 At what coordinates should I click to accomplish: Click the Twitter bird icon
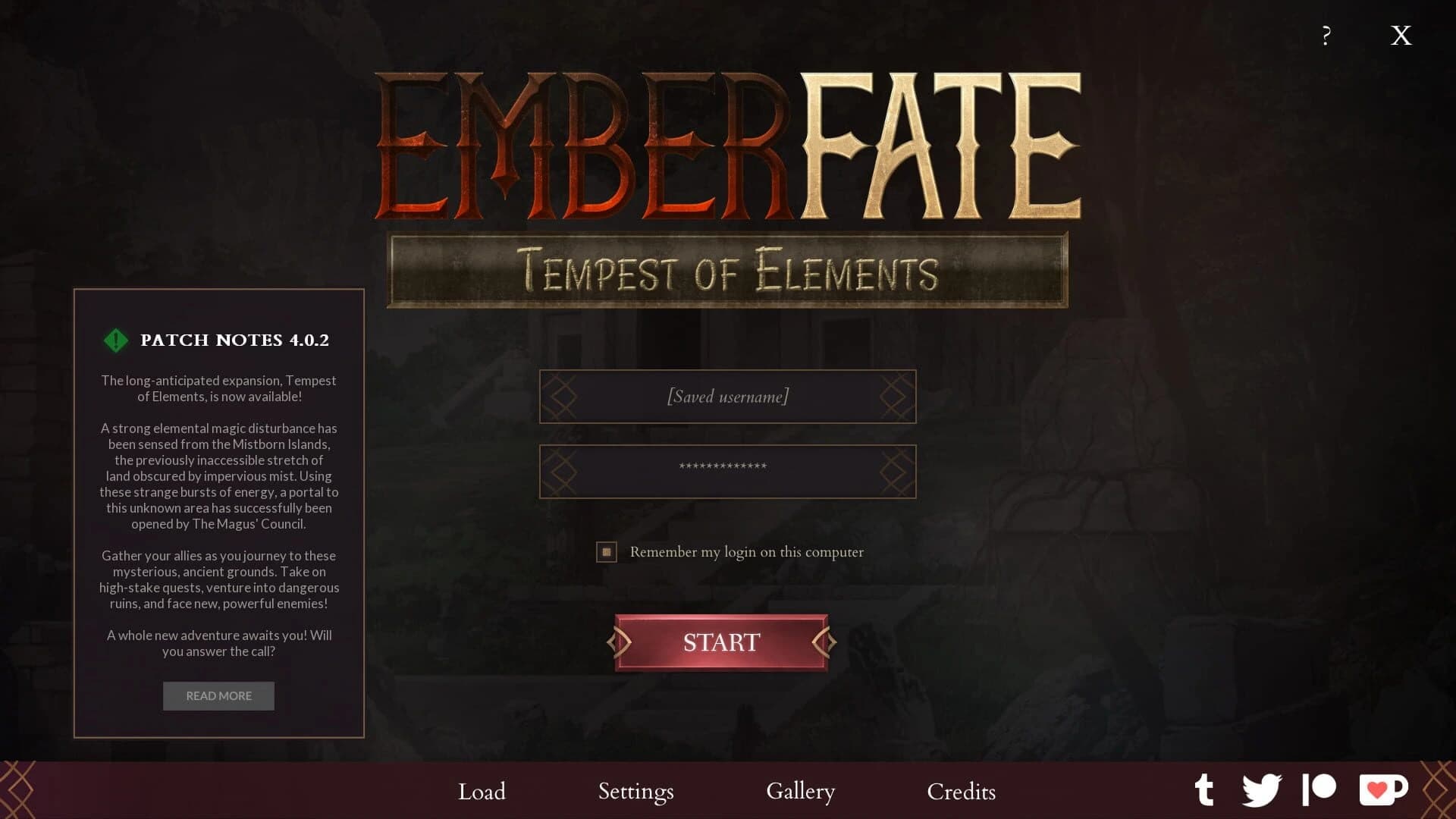1262,791
